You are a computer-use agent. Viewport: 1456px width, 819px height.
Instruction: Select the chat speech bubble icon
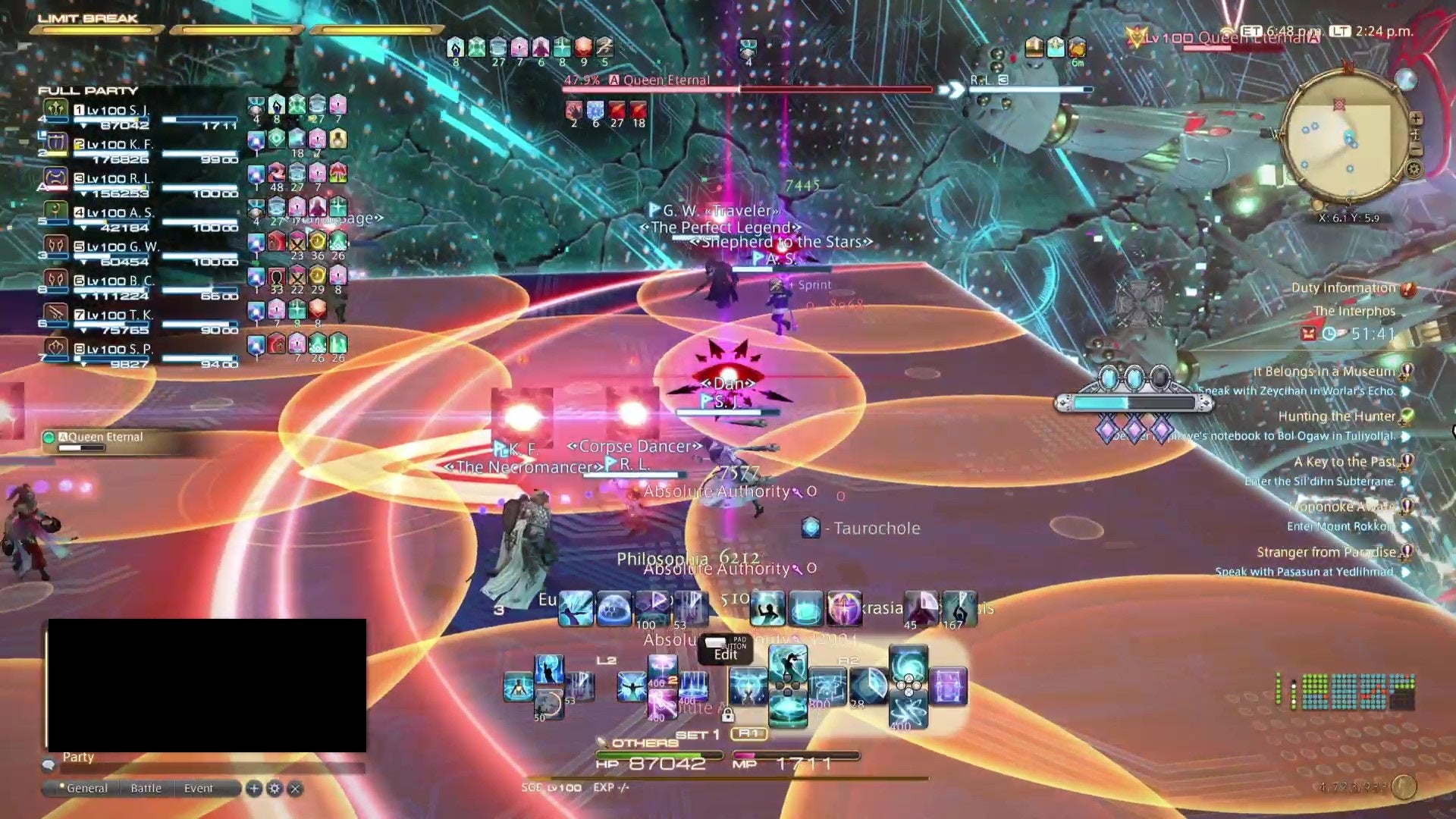pos(48,766)
